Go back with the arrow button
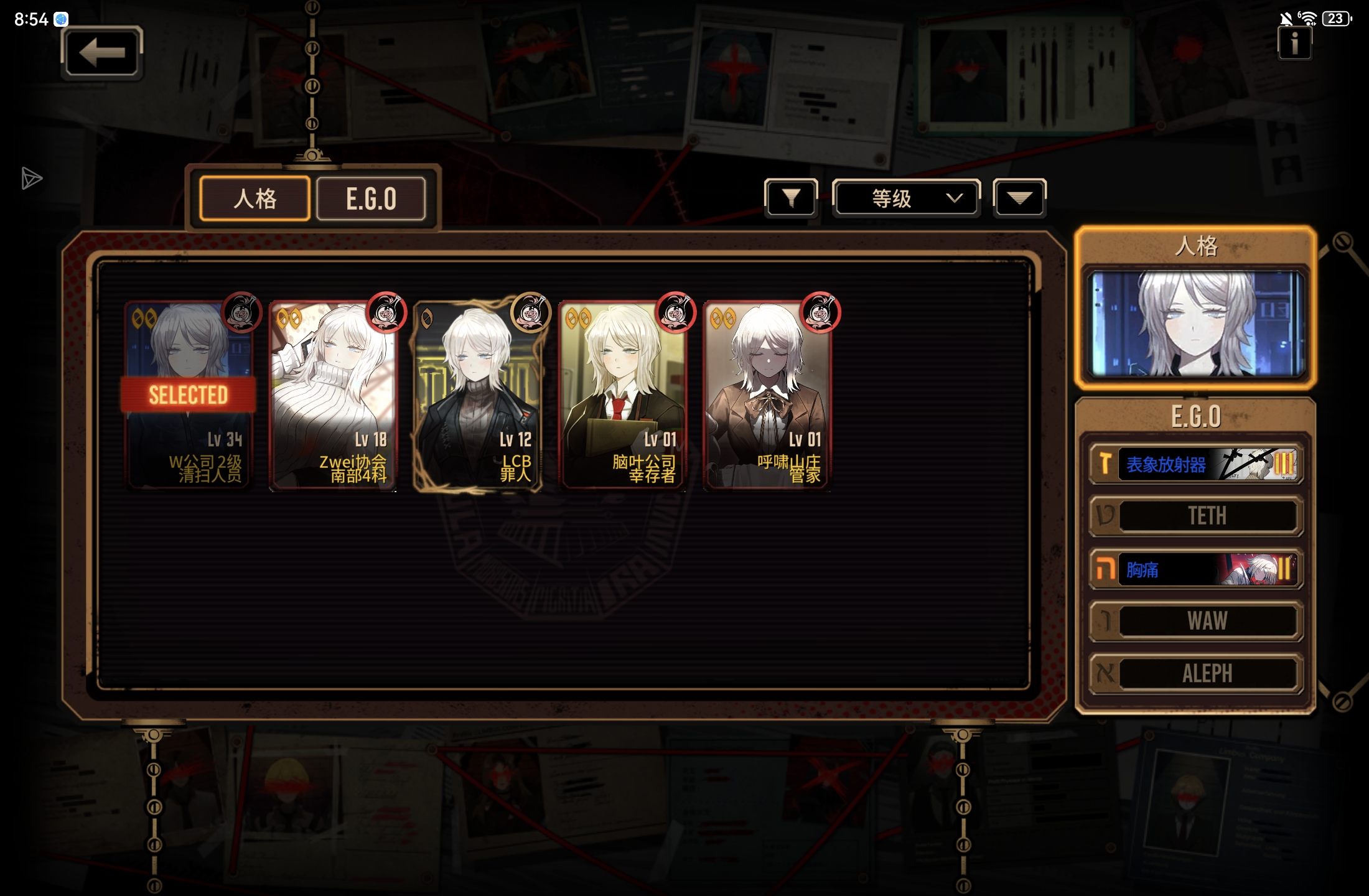1369x896 pixels. click(102, 53)
